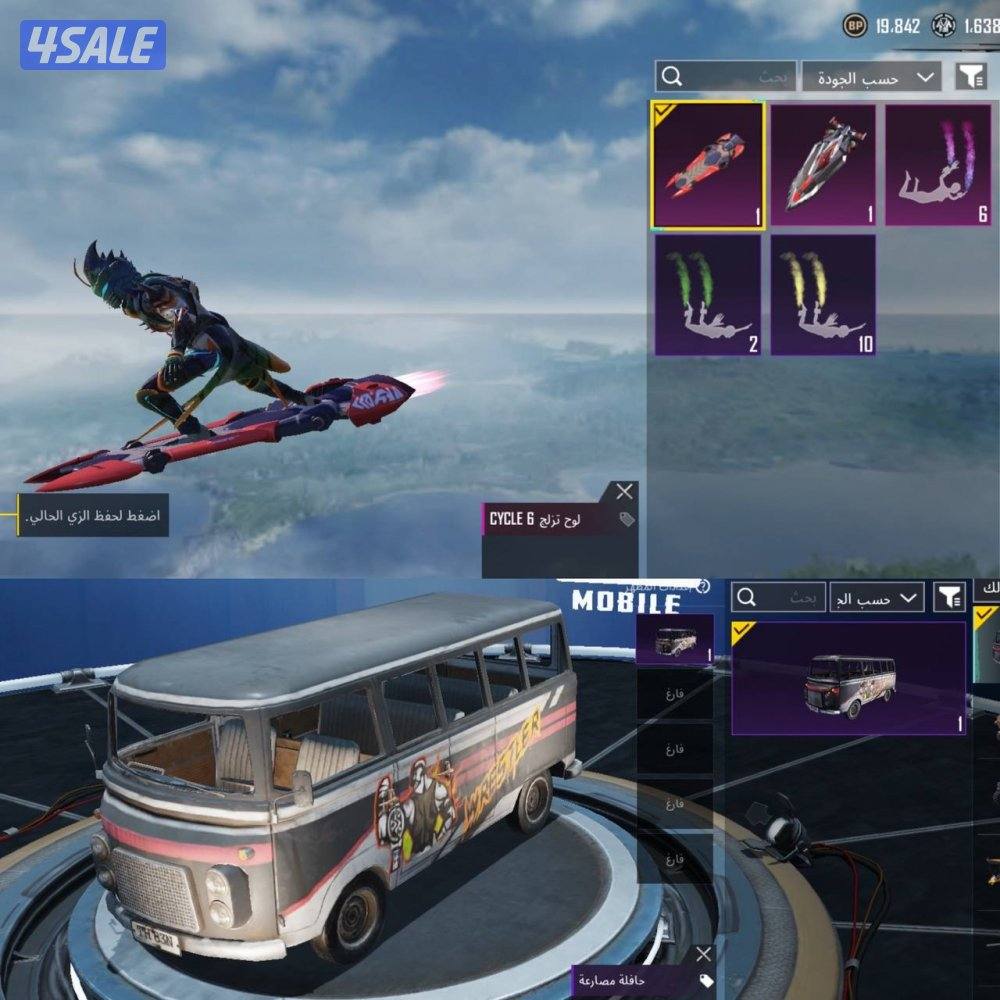Select the red Cycle 6 snowboard slot

coord(708,164)
